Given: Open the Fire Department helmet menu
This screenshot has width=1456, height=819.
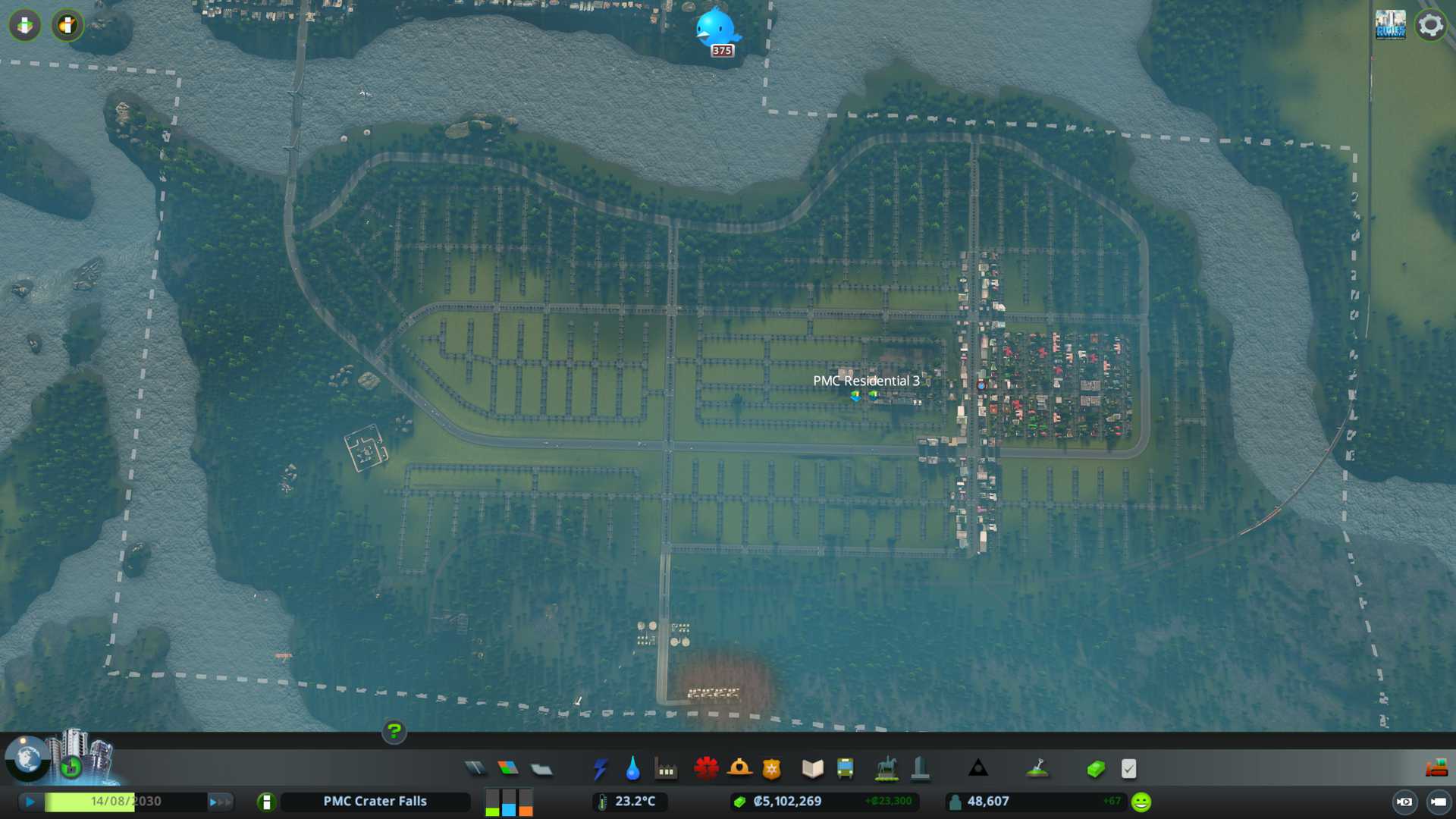Looking at the screenshot, I should click(x=739, y=769).
